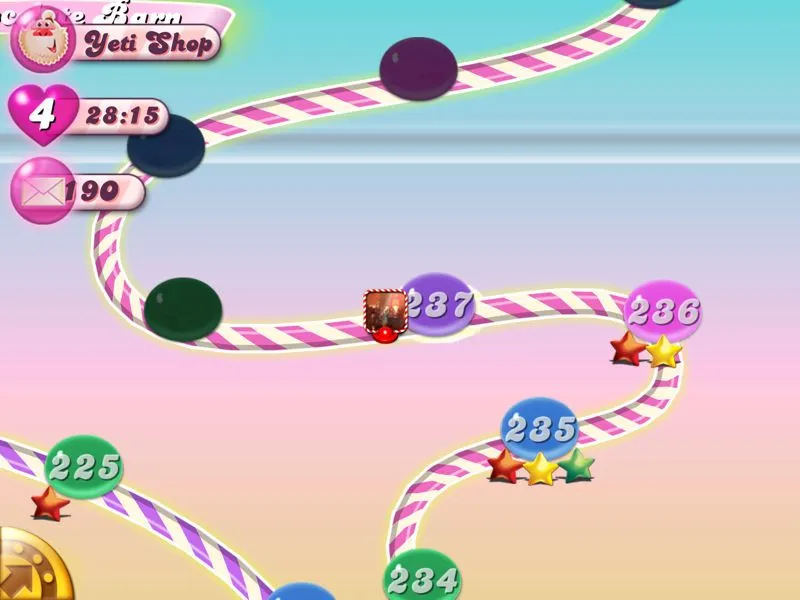Image resolution: width=800 pixels, height=600 pixels.
Task: Replay level 235
Action: click(x=539, y=428)
